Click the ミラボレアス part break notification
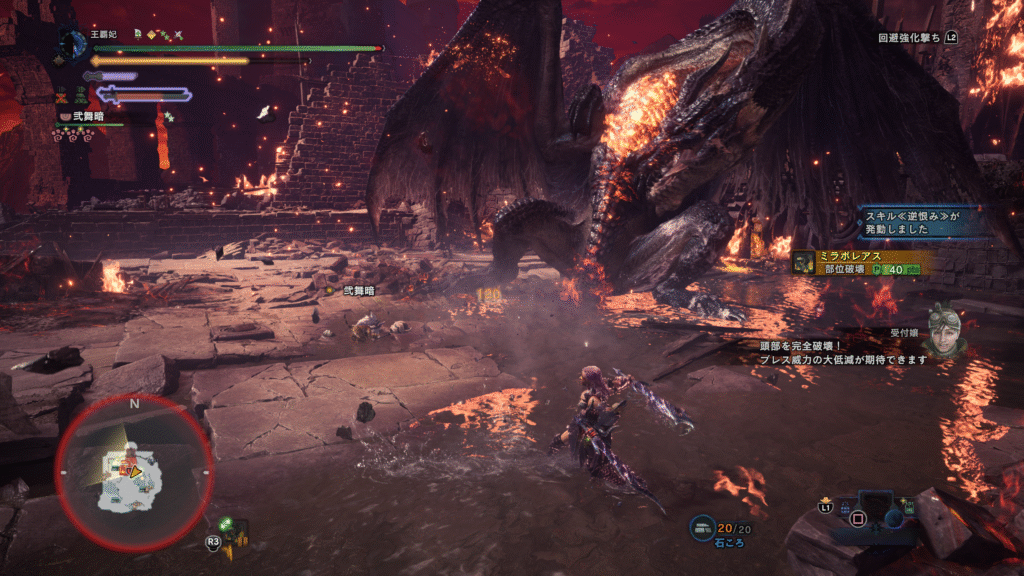 coord(862,262)
